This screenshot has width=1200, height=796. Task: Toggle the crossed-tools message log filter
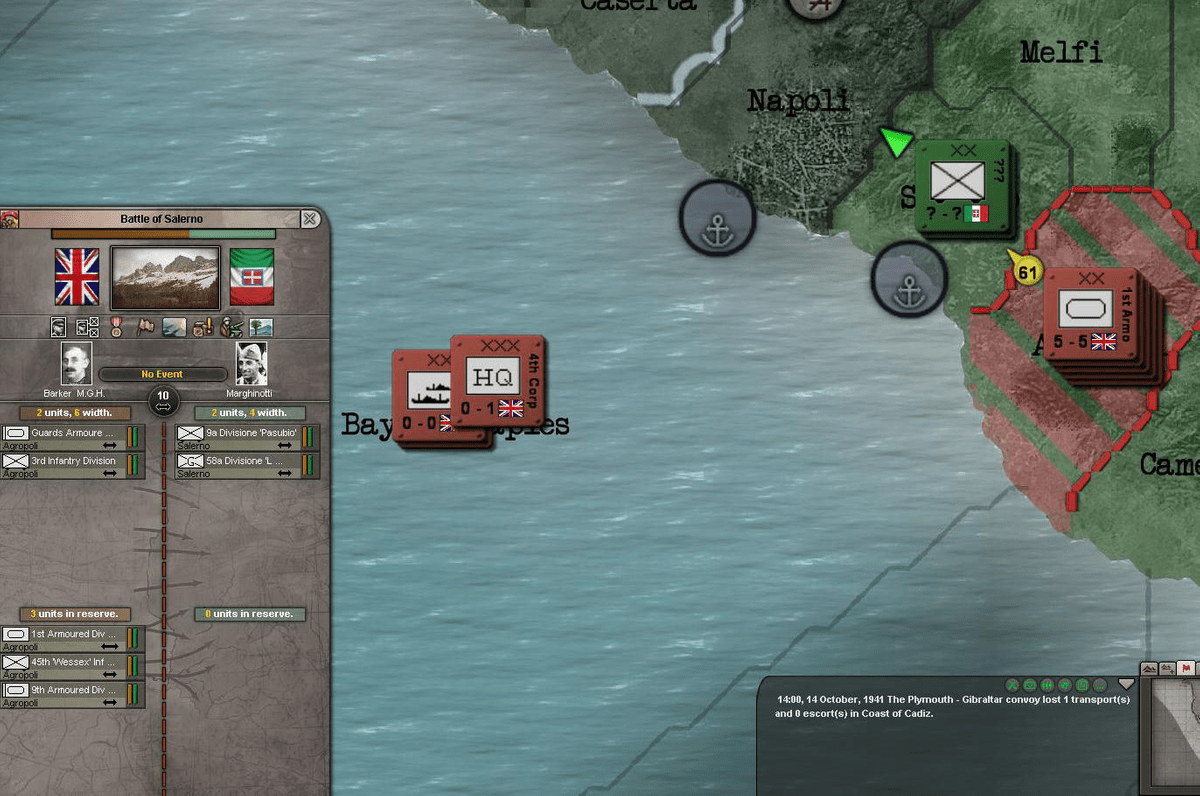1012,685
